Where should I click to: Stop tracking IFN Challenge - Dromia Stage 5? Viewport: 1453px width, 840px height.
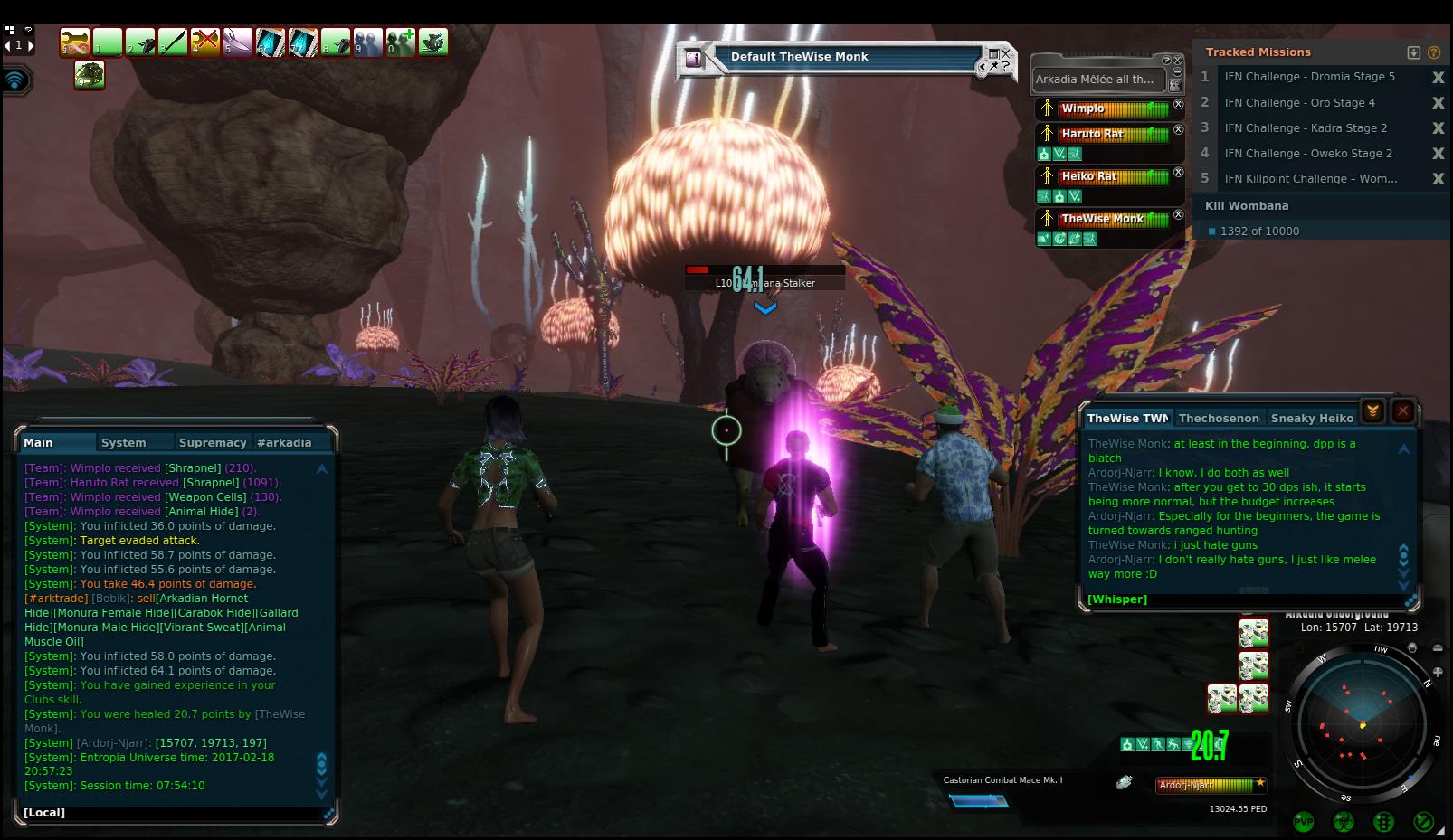pos(1438,78)
